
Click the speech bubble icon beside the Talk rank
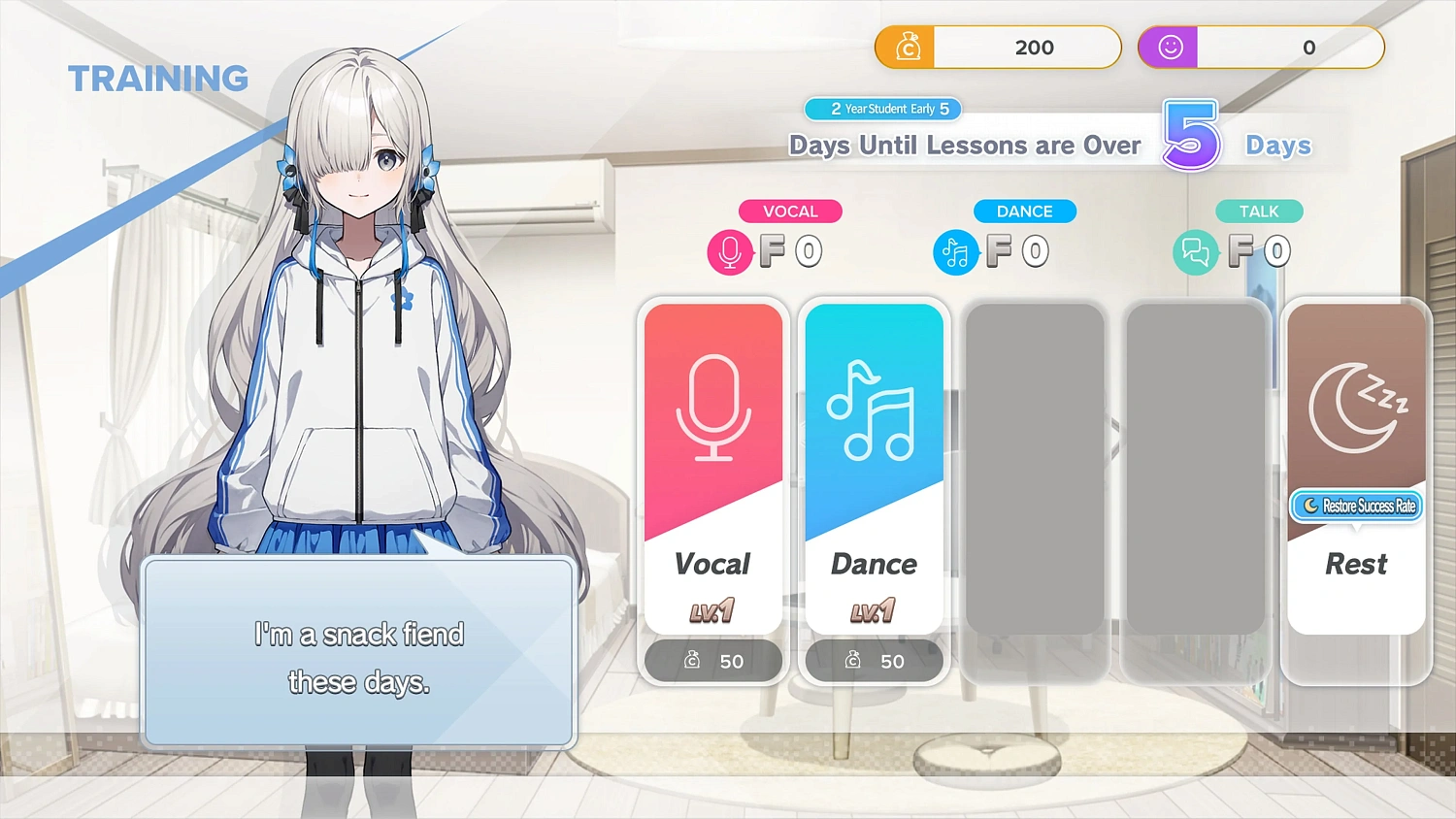coord(1196,251)
